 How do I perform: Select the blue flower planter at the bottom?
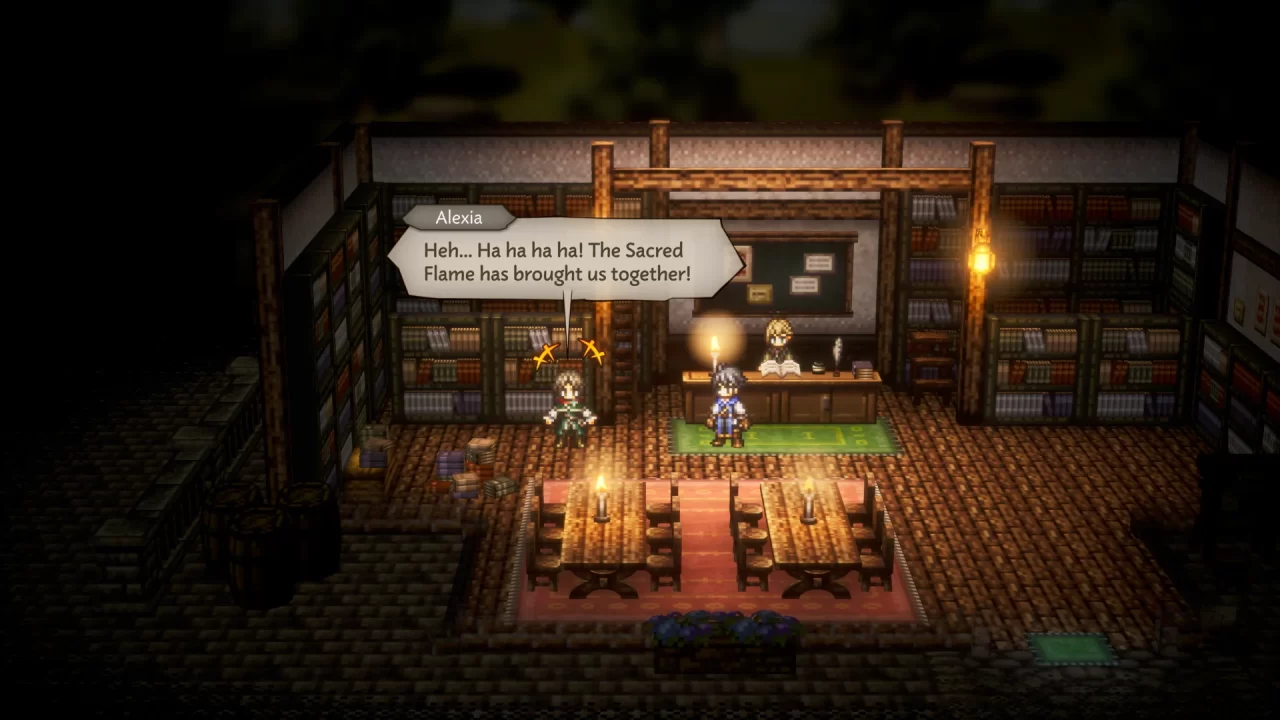click(720, 625)
